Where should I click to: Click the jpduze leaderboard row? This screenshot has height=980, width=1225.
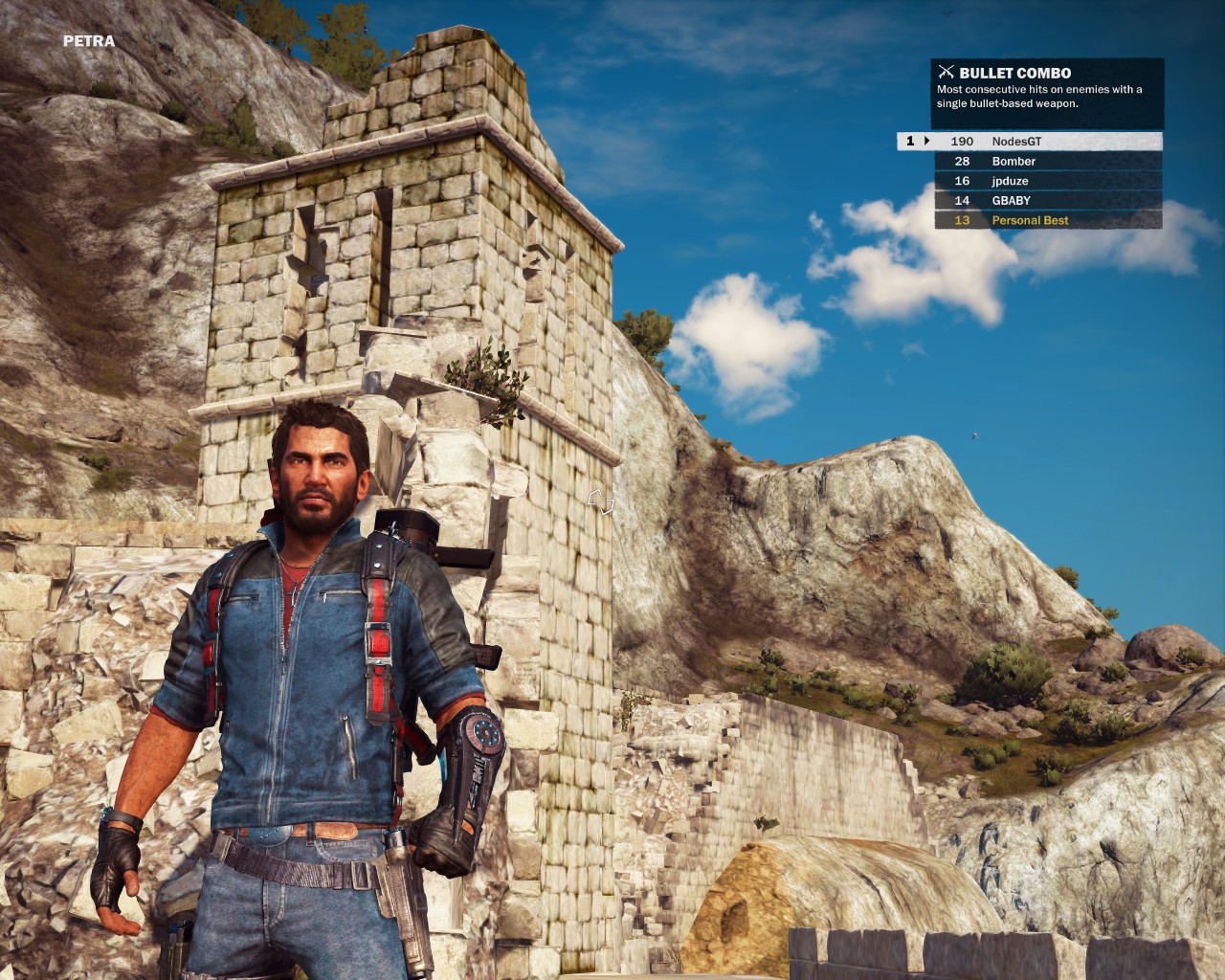pos(1048,181)
